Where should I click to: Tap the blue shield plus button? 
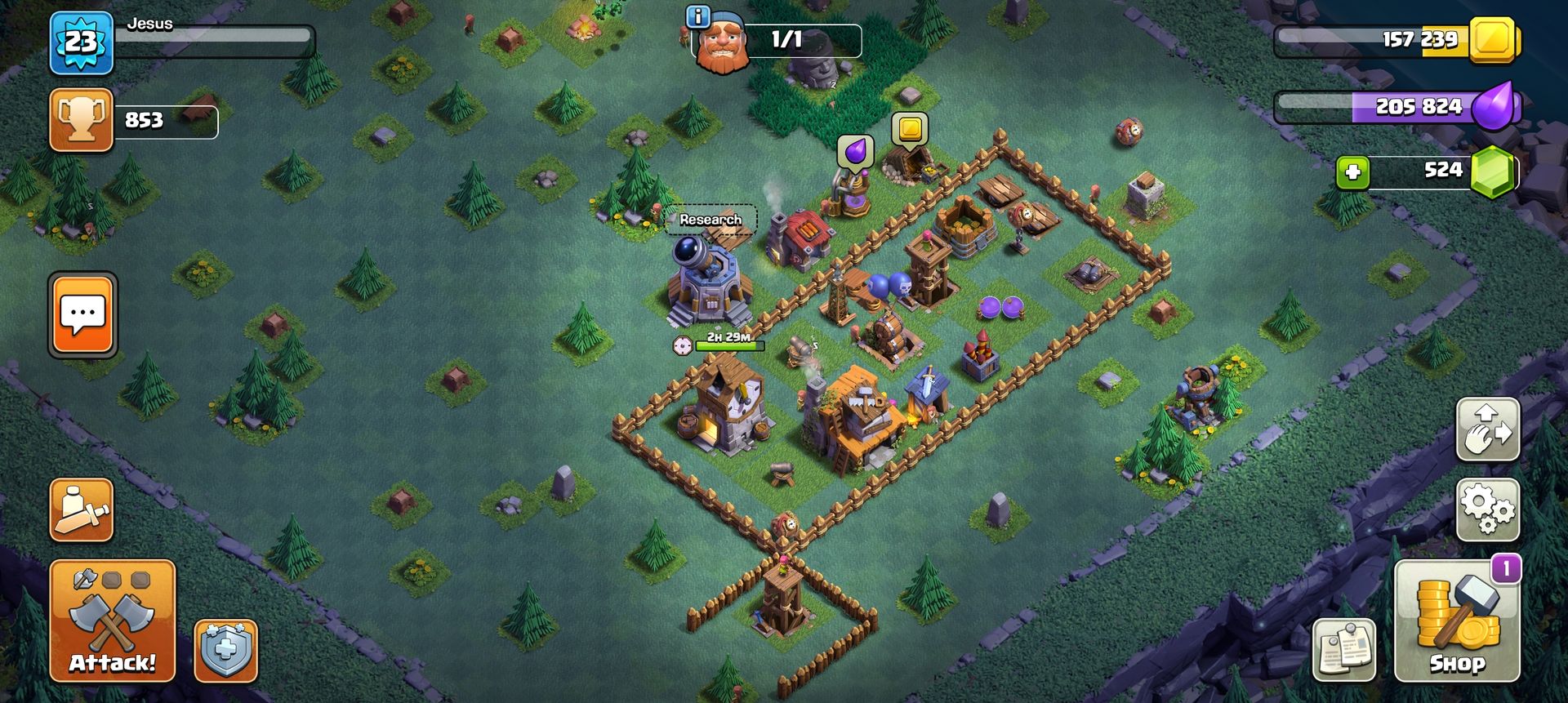tap(225, 651)
